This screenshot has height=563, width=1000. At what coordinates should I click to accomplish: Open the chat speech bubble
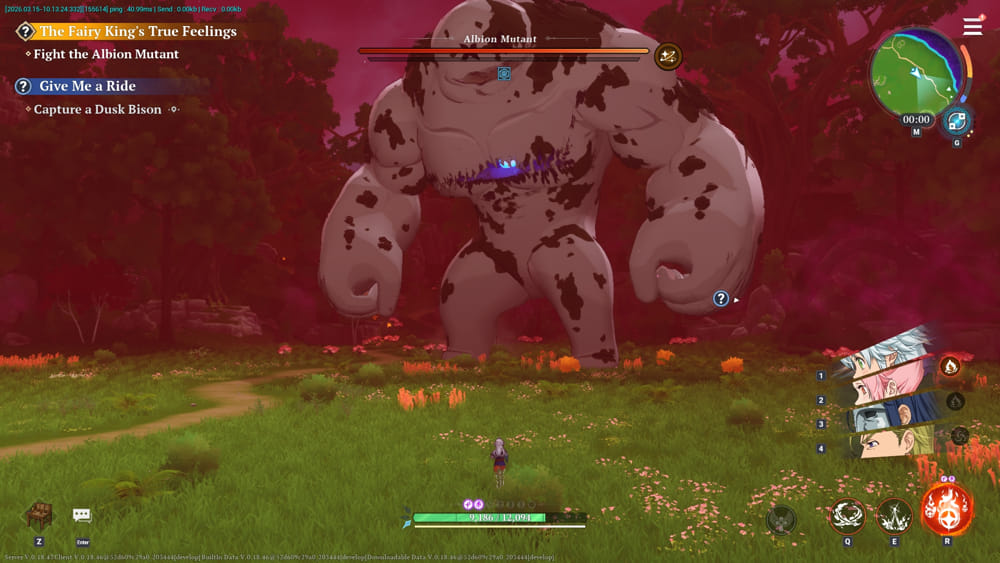82,515
